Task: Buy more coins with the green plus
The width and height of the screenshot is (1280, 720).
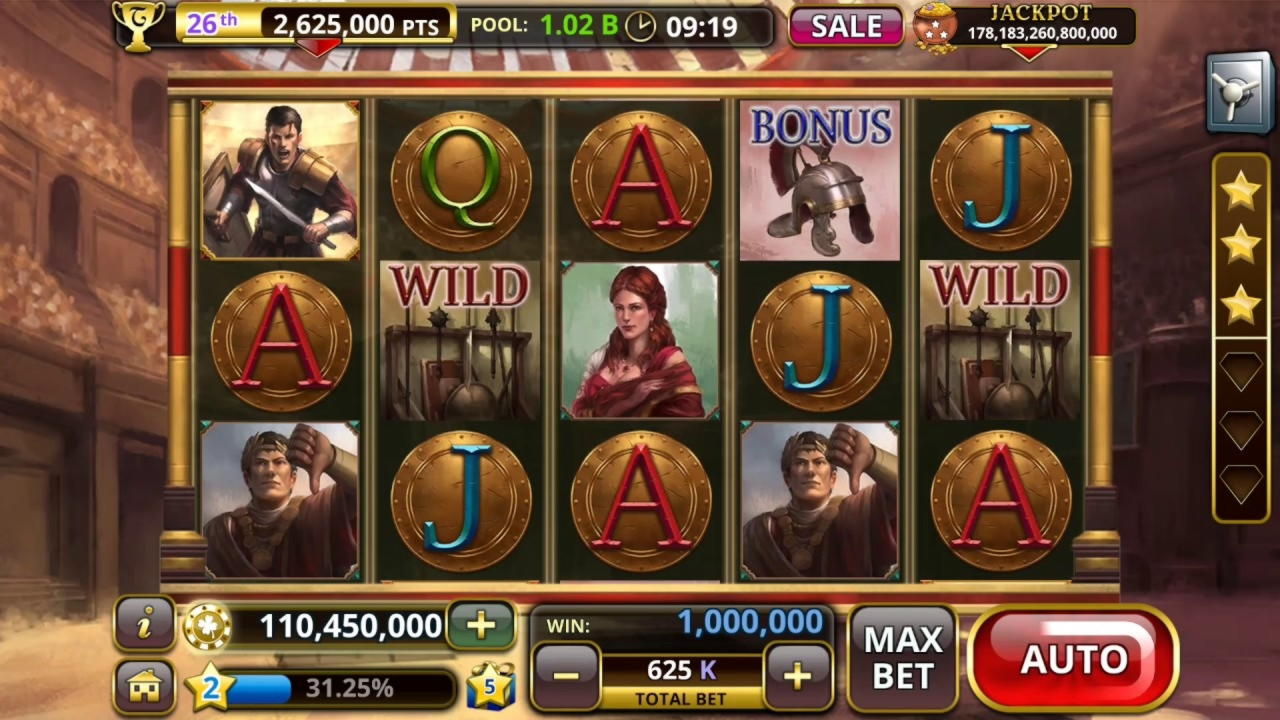Action: 481,626
